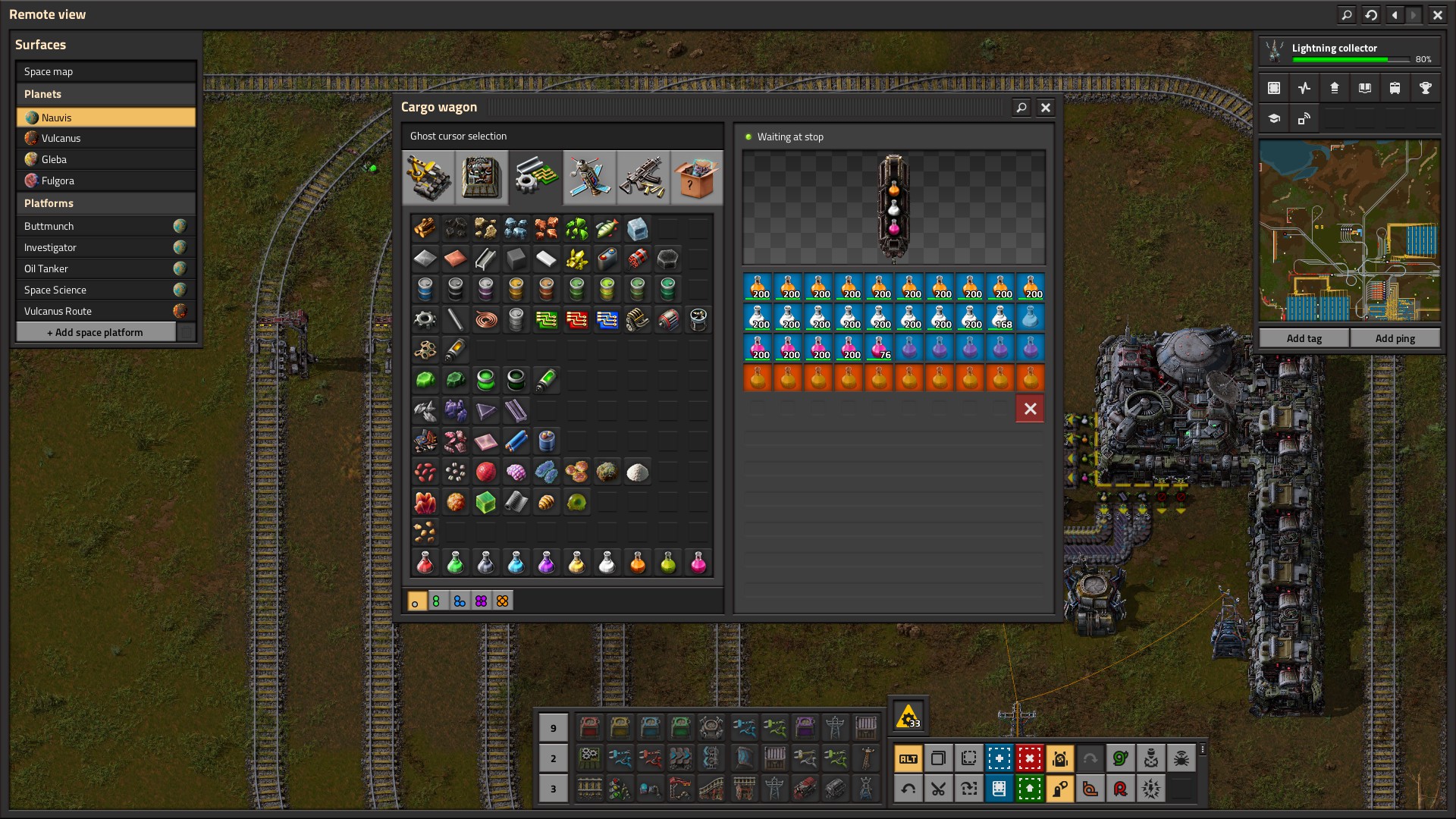
Task: Click the red X wagon filter slot
Action: pos(1030,409)
